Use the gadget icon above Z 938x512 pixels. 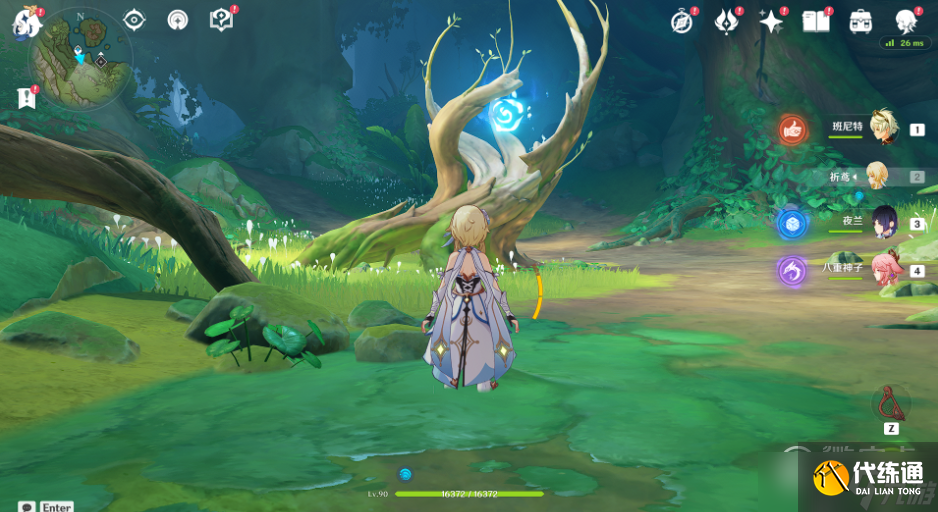click(890, 404)
